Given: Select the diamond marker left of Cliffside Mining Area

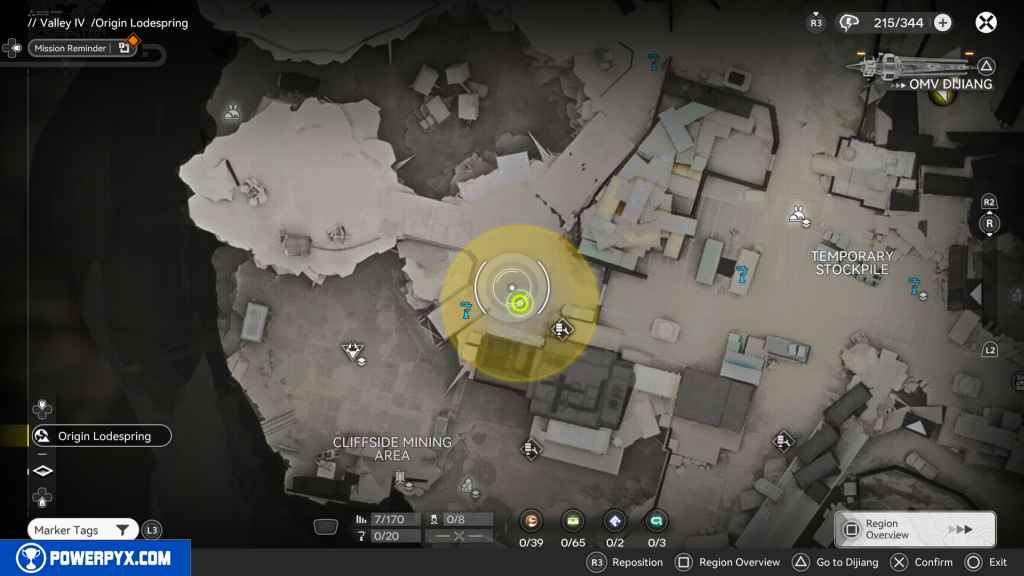Looking at the screenshot, I should pos(352,350).
